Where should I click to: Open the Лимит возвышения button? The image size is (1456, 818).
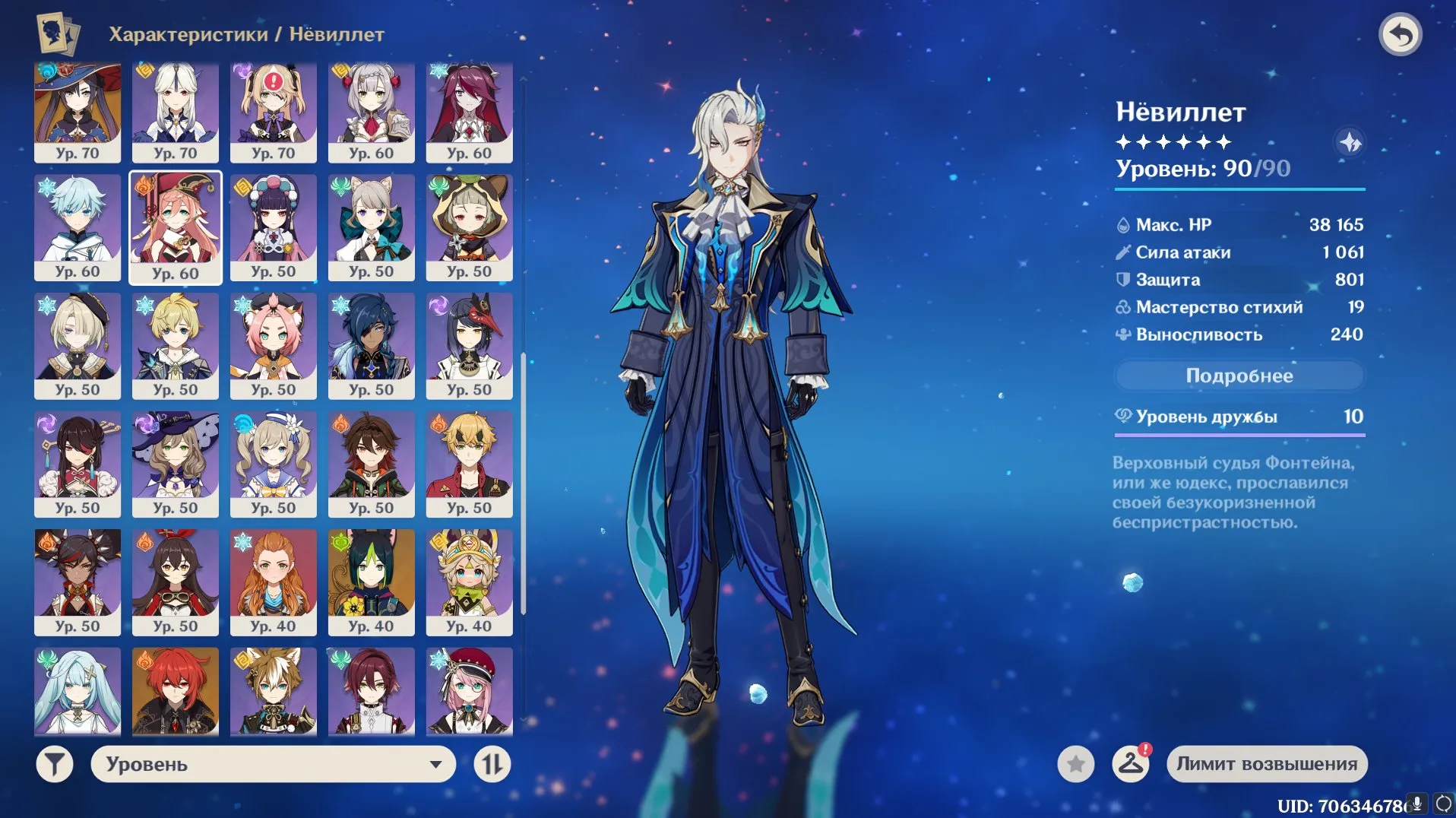pos(1266,765)
